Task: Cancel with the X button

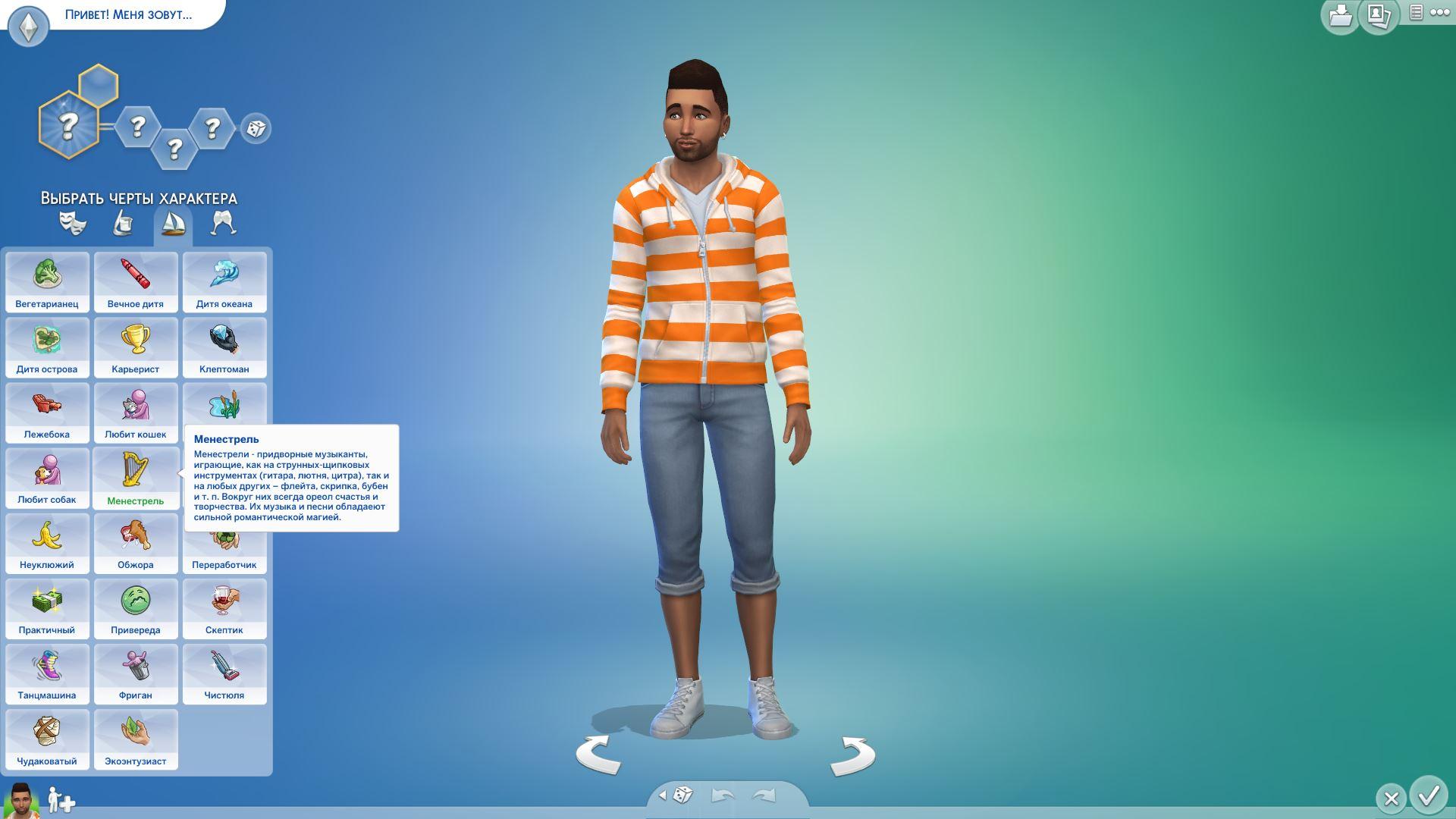Action: tap(1391, 798)
